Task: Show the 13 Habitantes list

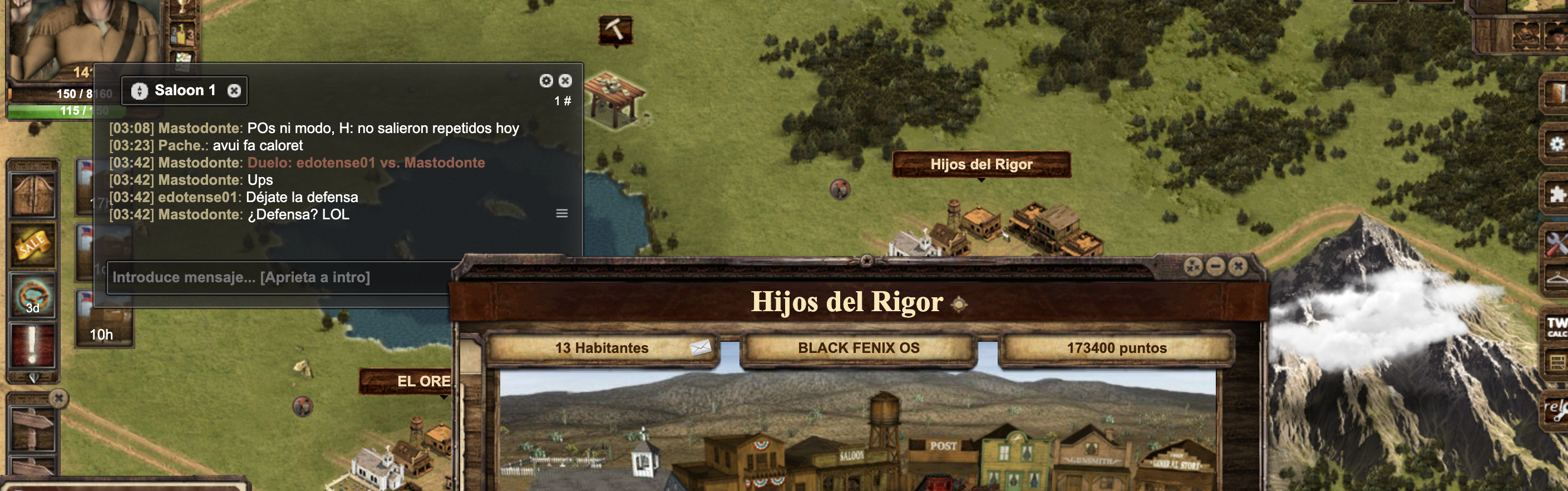Action: click(601, 348)
